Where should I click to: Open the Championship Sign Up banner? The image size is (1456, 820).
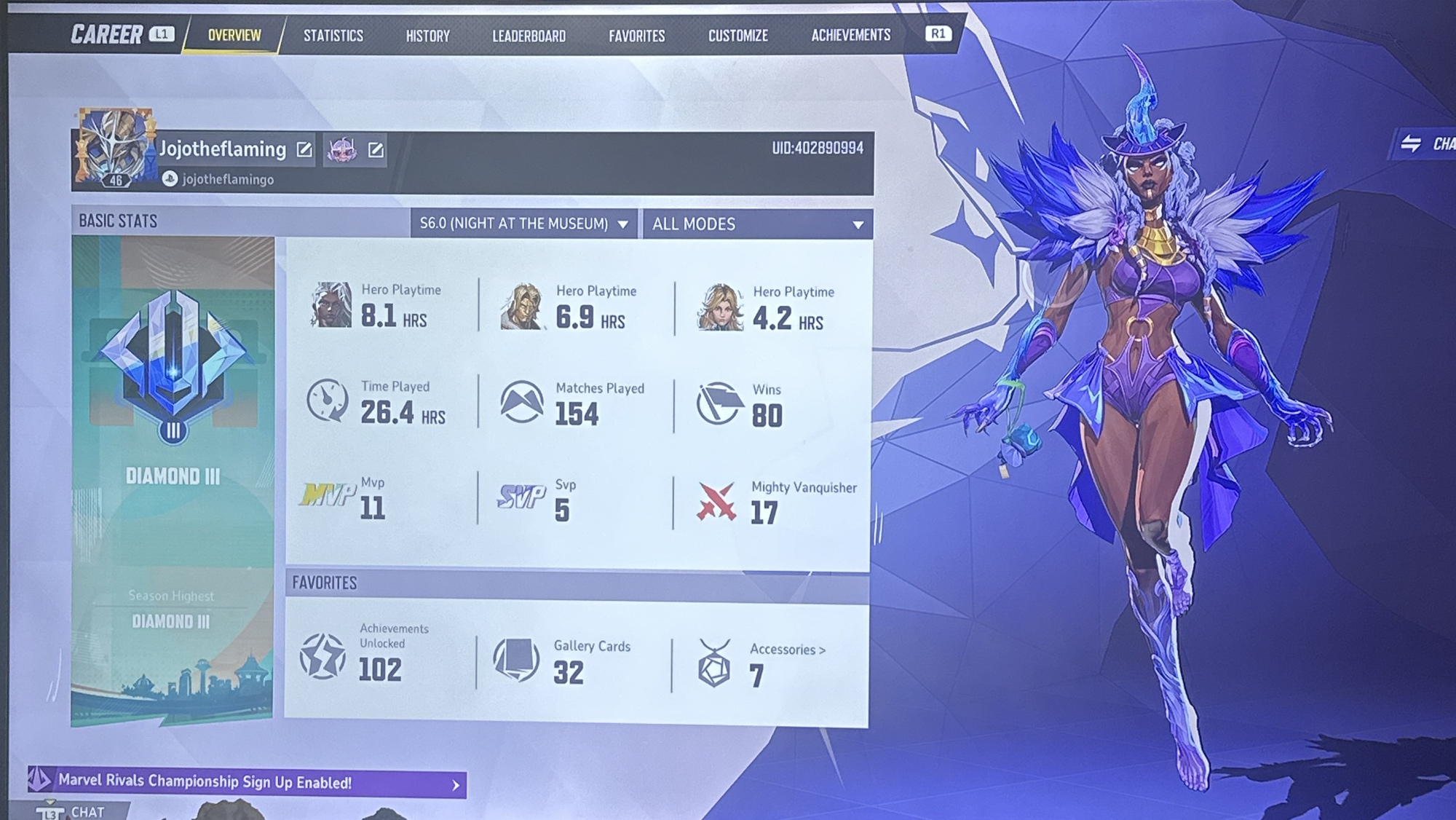point(246,783)
